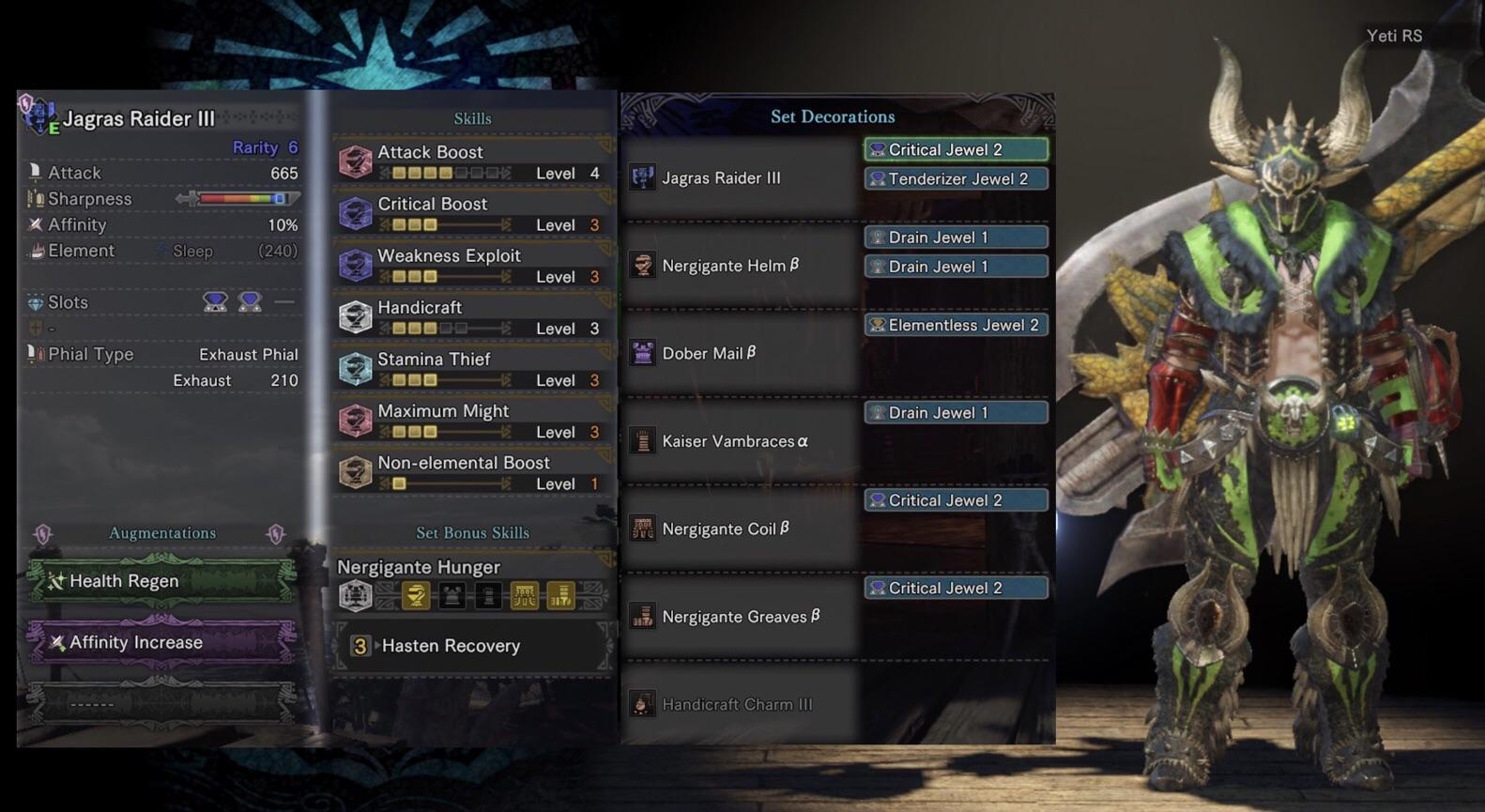Image resolution: width=1485 pixels, height=812 pixels.
Task: Select the Tenderizer Jewel 2 slot
Action: point(955,178)
